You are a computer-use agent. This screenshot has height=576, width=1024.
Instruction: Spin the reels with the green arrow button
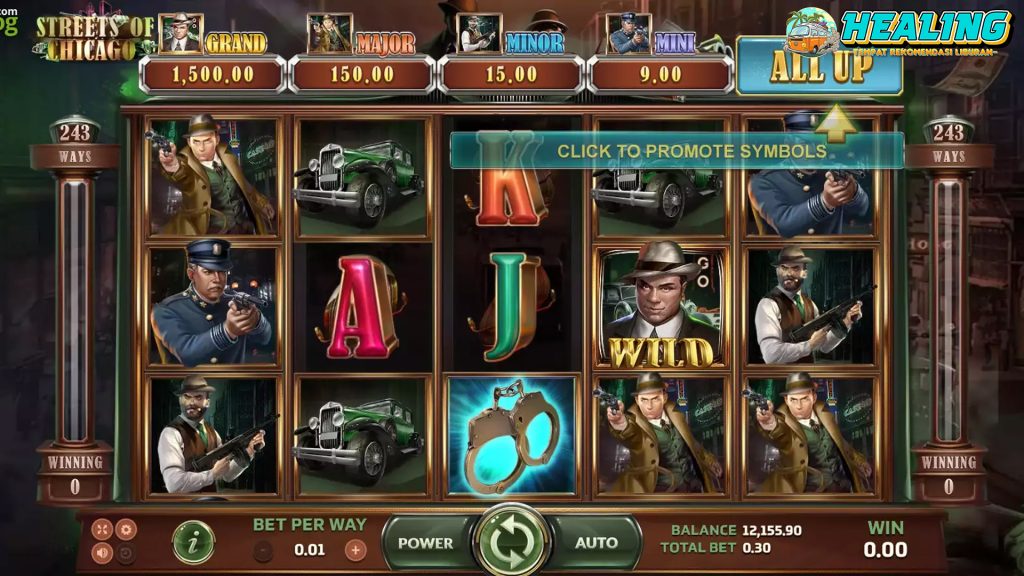click(511, 542)
